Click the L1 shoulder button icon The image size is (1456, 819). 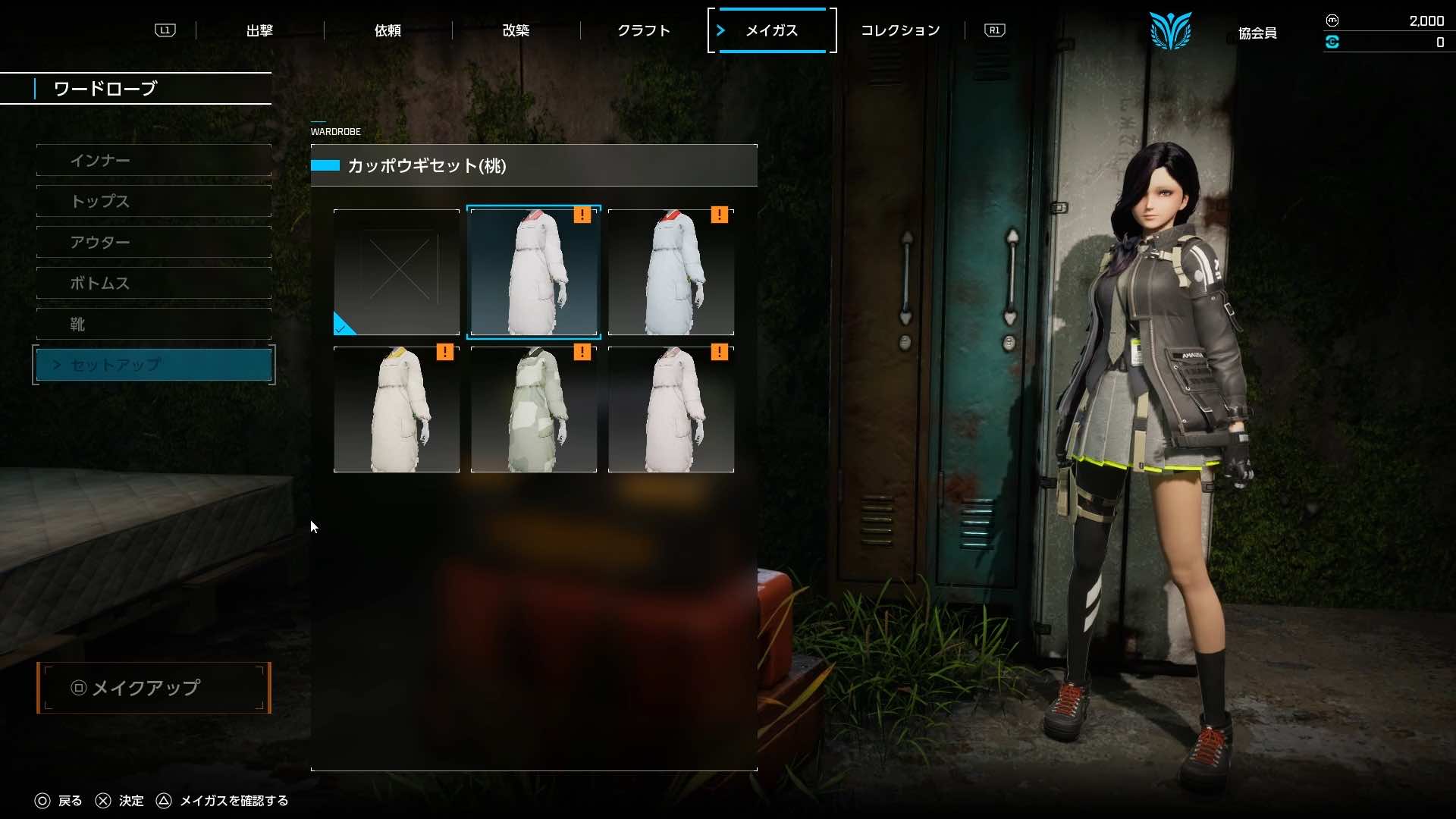(165, 30)
